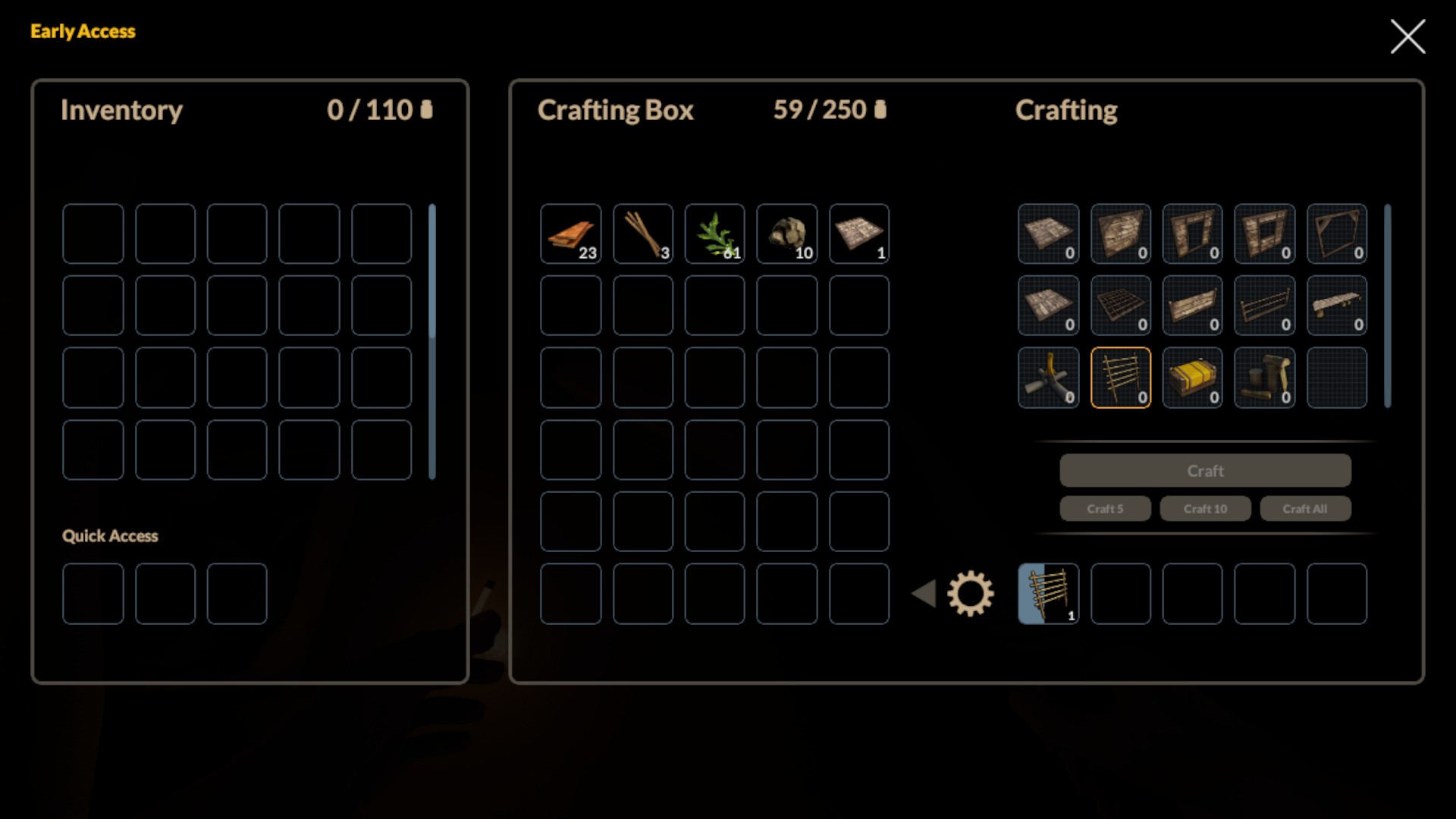Select the wooden log bench recipe
Image resolution: width=1456 pixels, height=819 pixels.
point(1337,306)
